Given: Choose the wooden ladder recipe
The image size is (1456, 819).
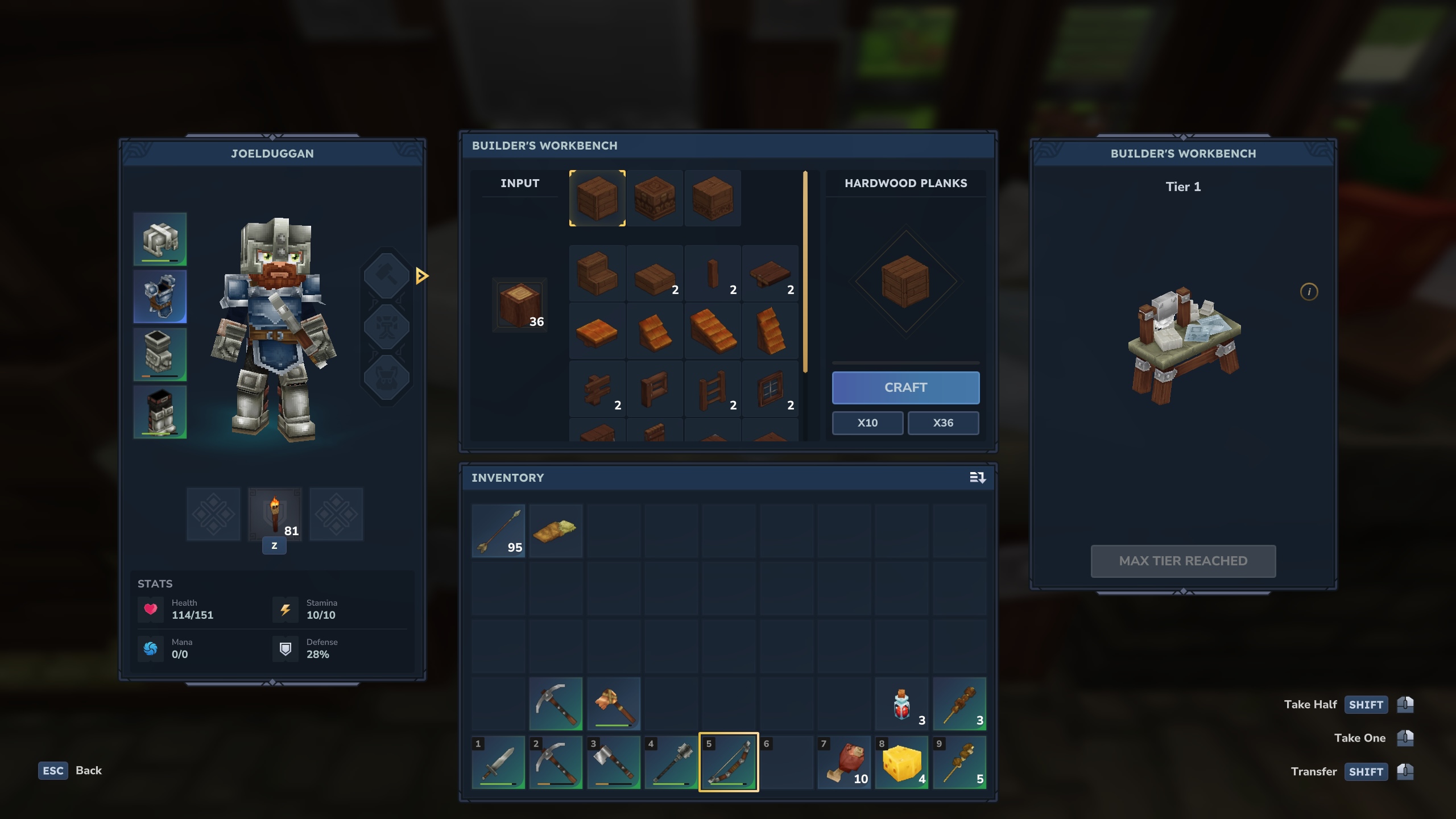Looking at the screenshot, I should (713, 390).
